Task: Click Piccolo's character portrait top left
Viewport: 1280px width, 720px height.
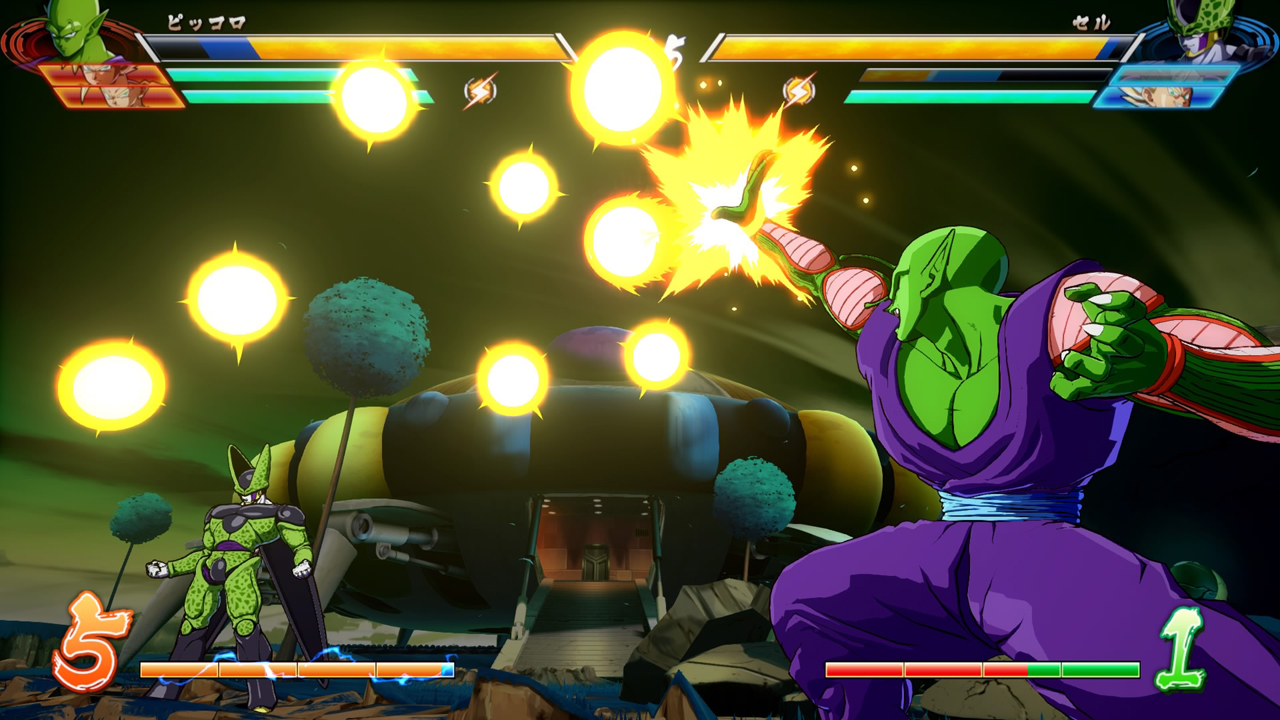Action: coord(70,35)
